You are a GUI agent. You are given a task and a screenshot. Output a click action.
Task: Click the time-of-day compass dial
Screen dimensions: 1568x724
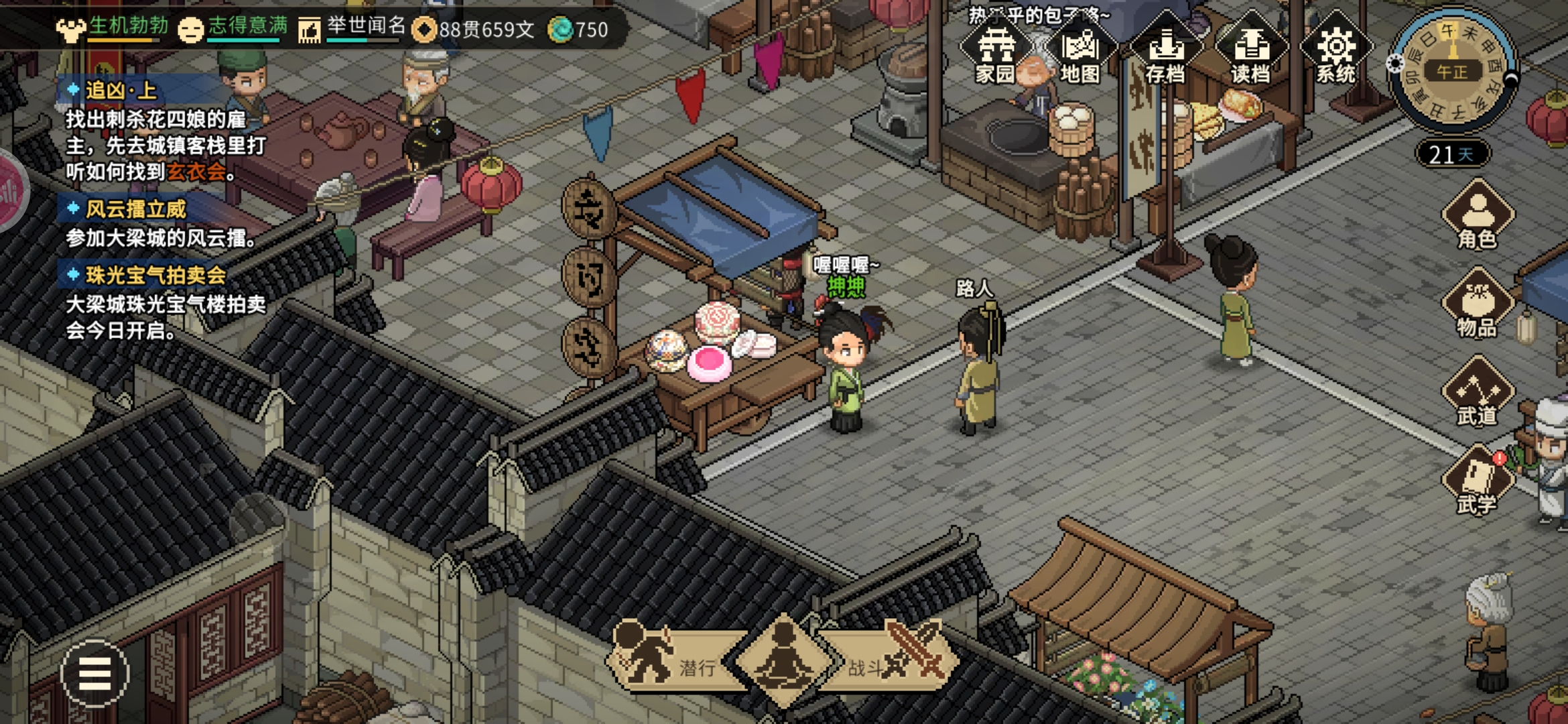click(1452, 70)
